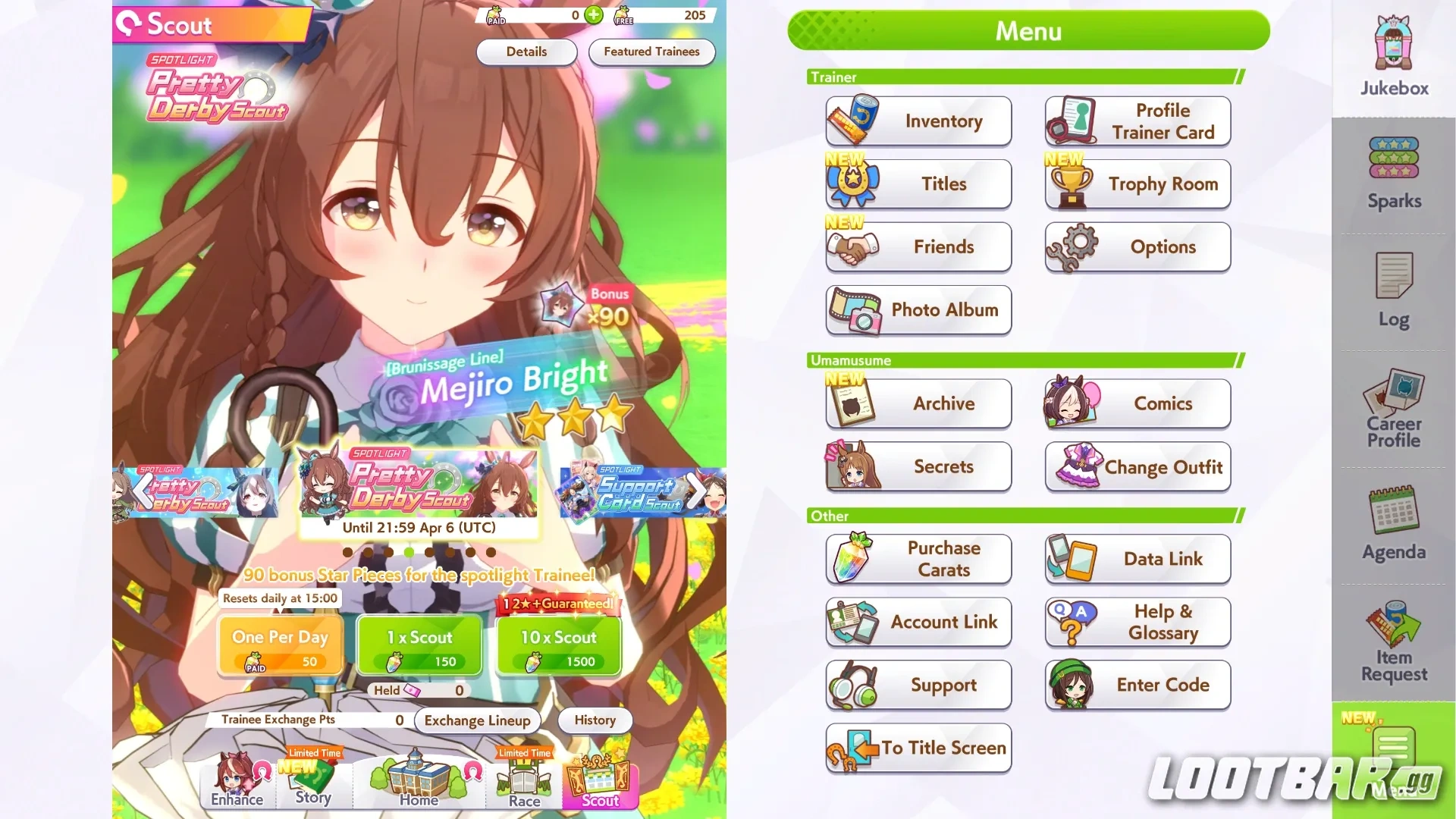Open the Trophy Room
The image size is (1456, 819).
(1137, 184)
